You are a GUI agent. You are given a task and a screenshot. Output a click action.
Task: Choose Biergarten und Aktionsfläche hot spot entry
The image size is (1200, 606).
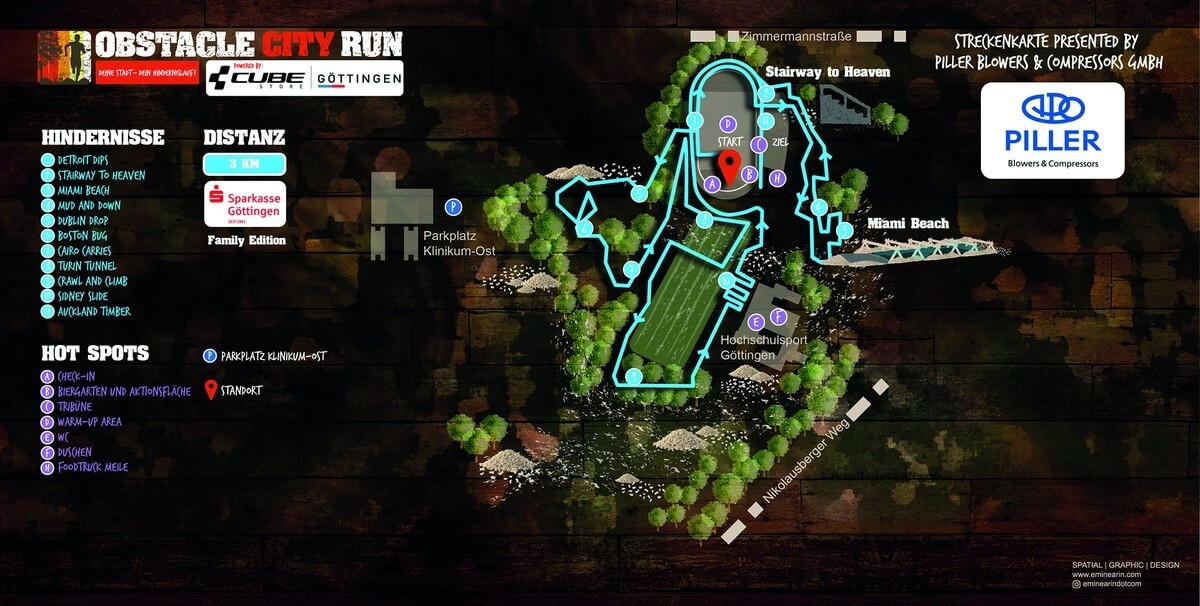click(x=115, y=392)
